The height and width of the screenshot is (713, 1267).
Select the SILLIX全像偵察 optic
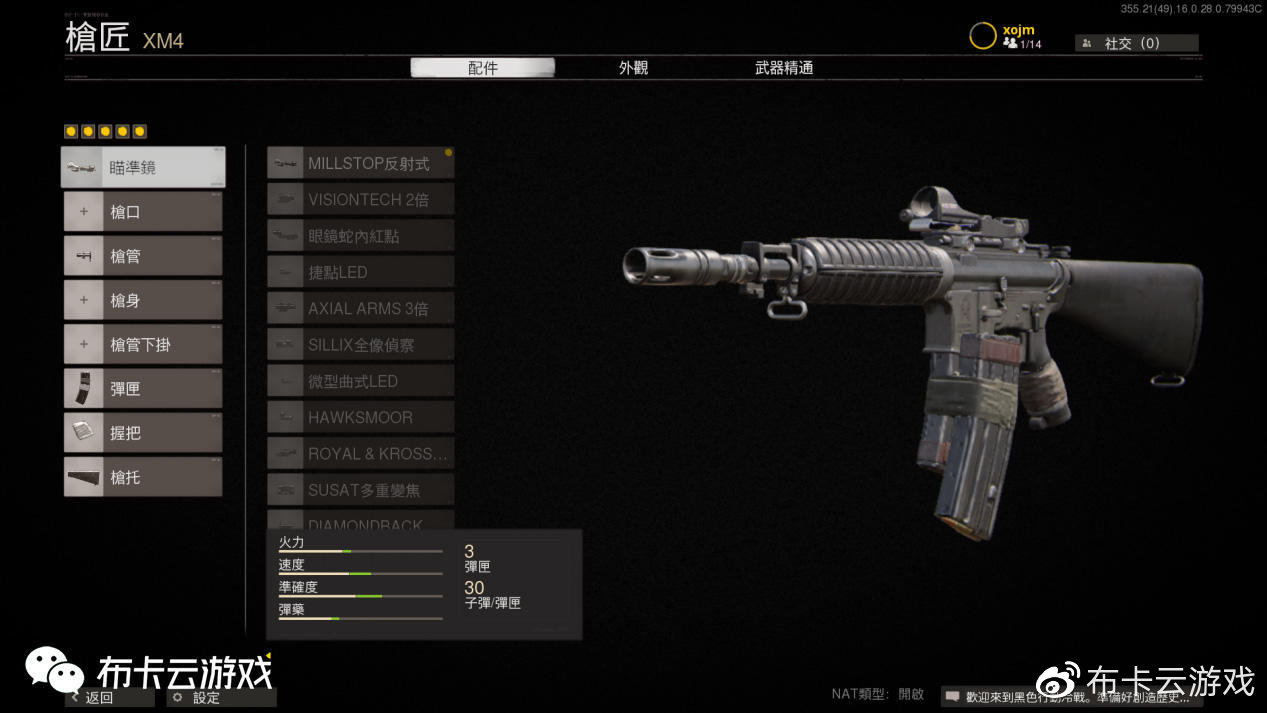click(361, 345)
